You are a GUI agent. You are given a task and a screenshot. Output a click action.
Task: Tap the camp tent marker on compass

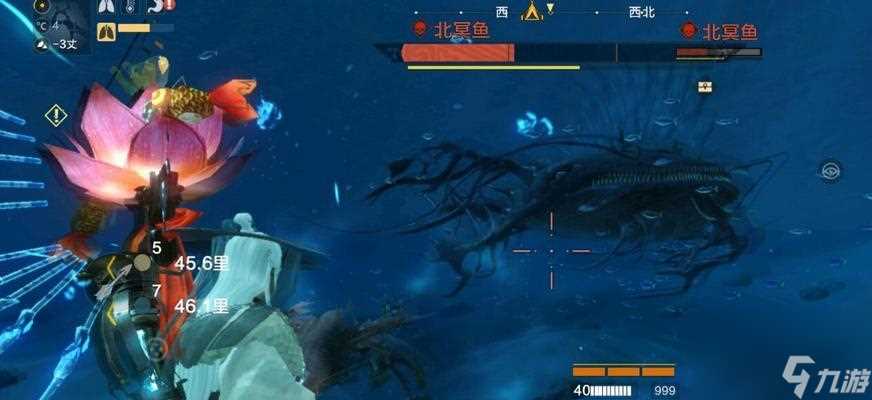tap(532, 12)
